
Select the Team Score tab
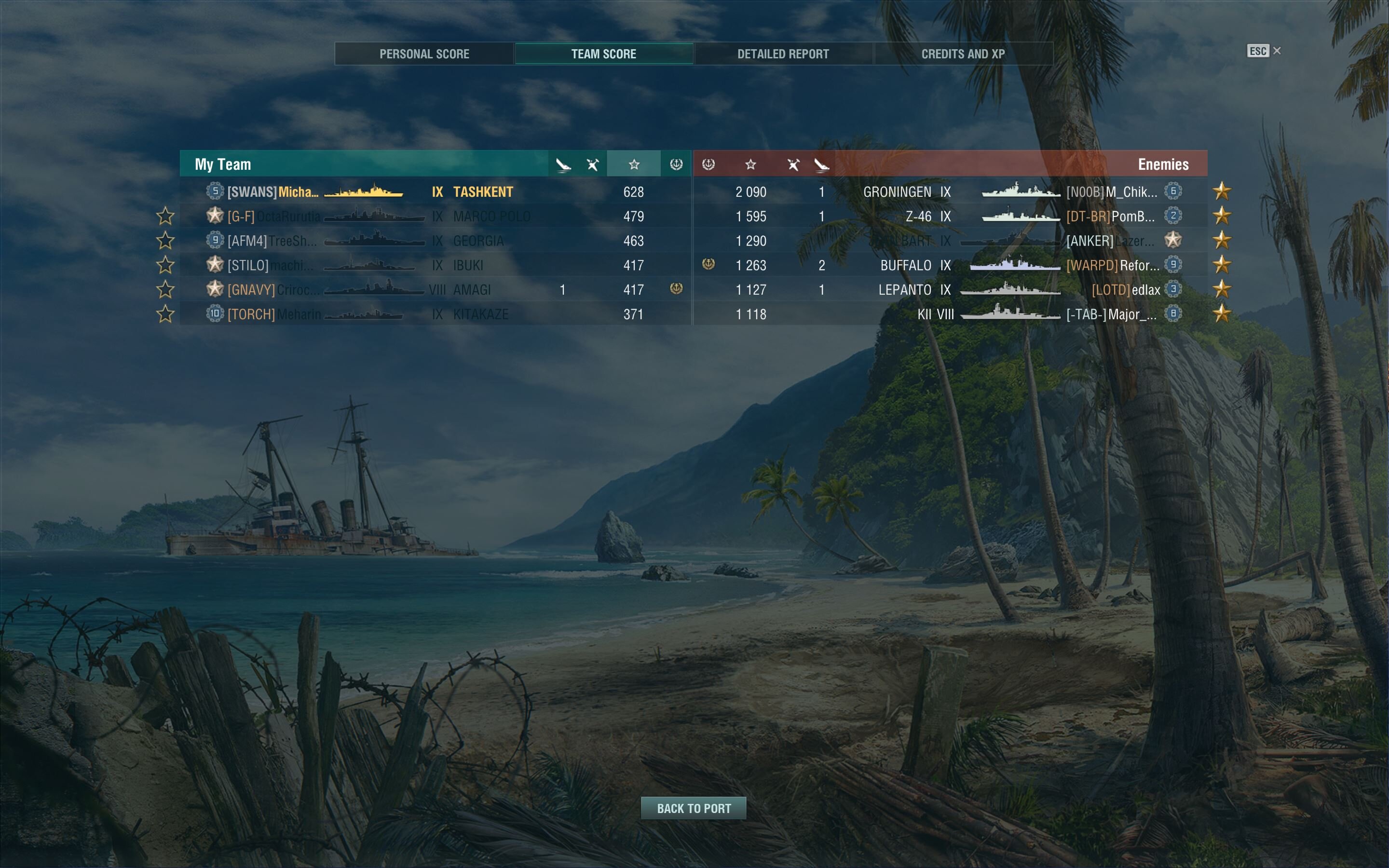pyautogui.click(x=604, y=54)
